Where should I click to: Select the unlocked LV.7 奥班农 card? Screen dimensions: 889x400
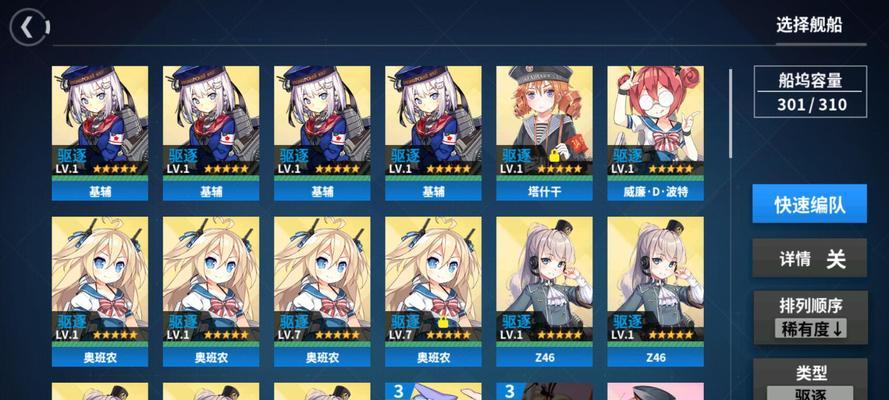[321, 290]
